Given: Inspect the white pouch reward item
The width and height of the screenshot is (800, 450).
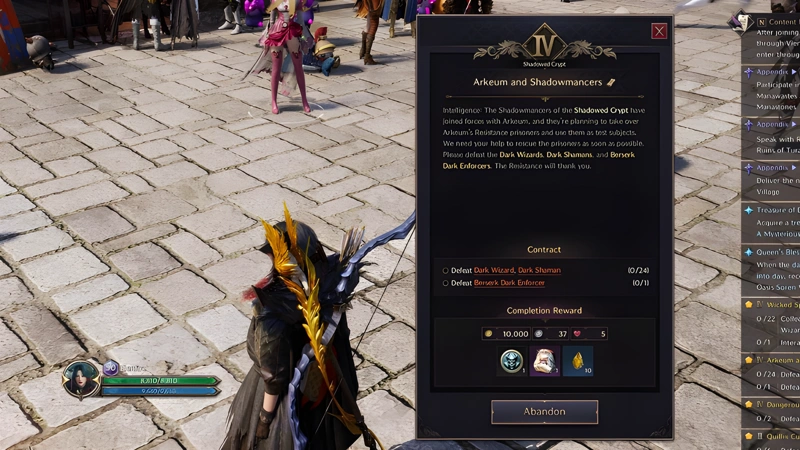Looking at the screenshot, I should (x=544, y=361).
